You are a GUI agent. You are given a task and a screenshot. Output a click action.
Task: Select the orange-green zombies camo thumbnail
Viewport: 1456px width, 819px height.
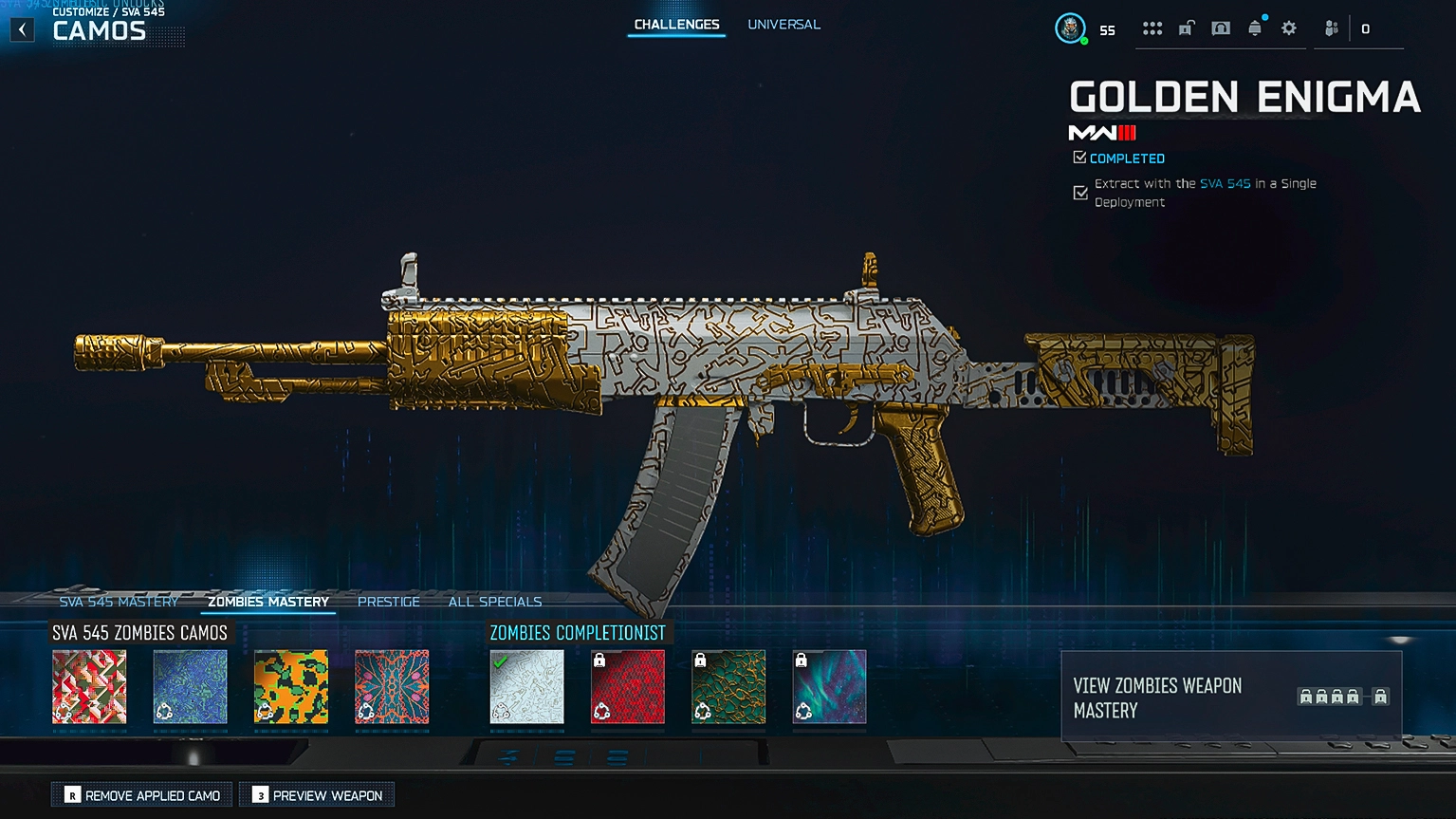coord(290,686)
